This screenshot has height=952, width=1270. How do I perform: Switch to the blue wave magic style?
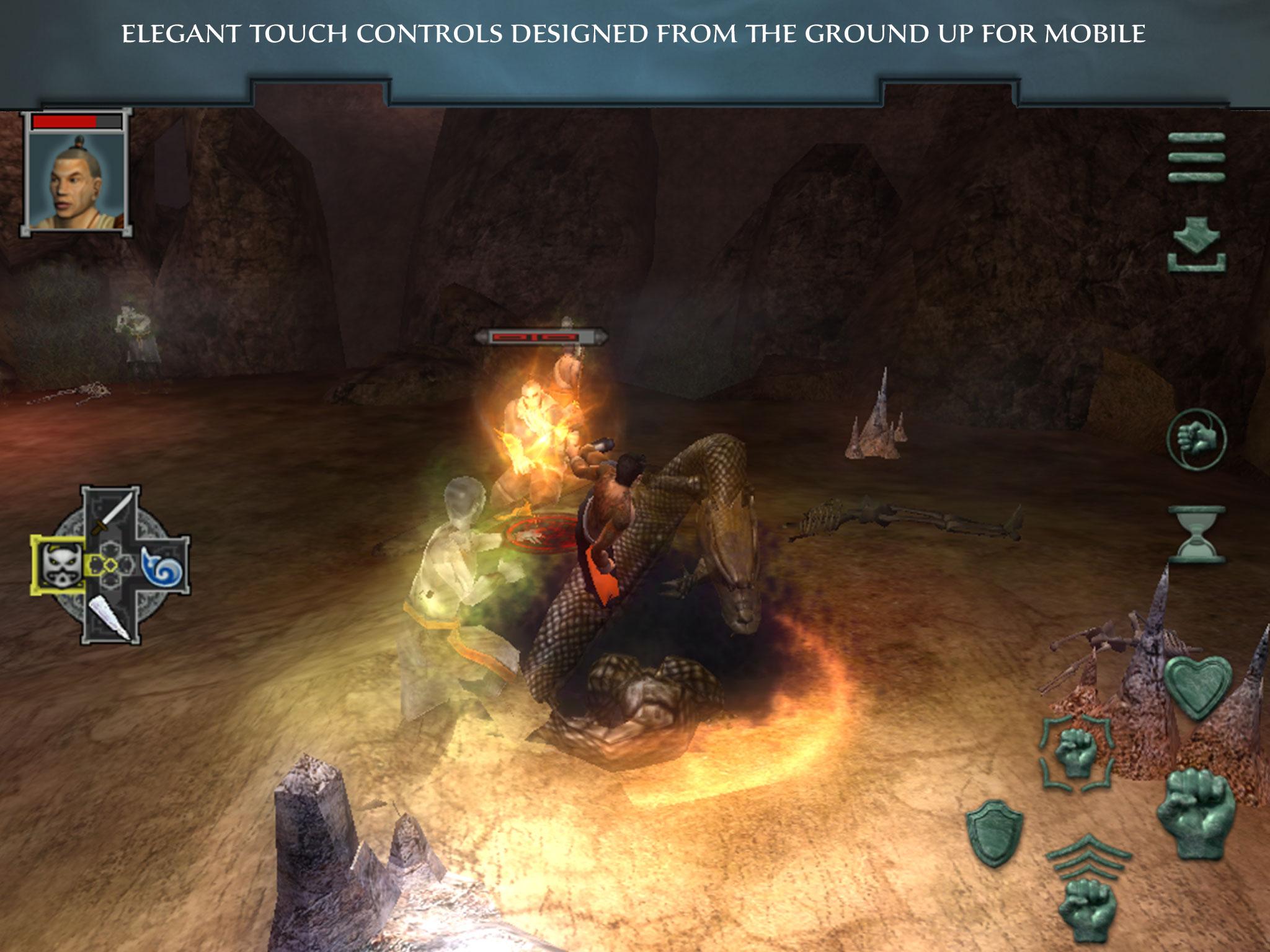click(x=163, y=565)
